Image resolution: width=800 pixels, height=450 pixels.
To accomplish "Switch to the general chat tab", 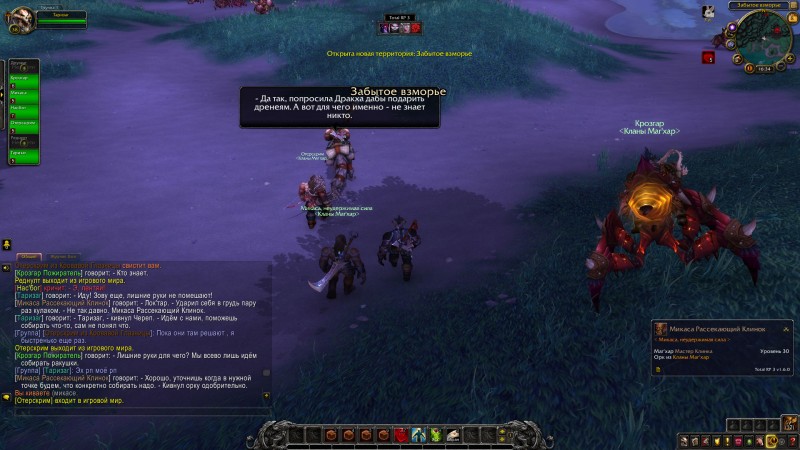I will [x=27, y=257].
